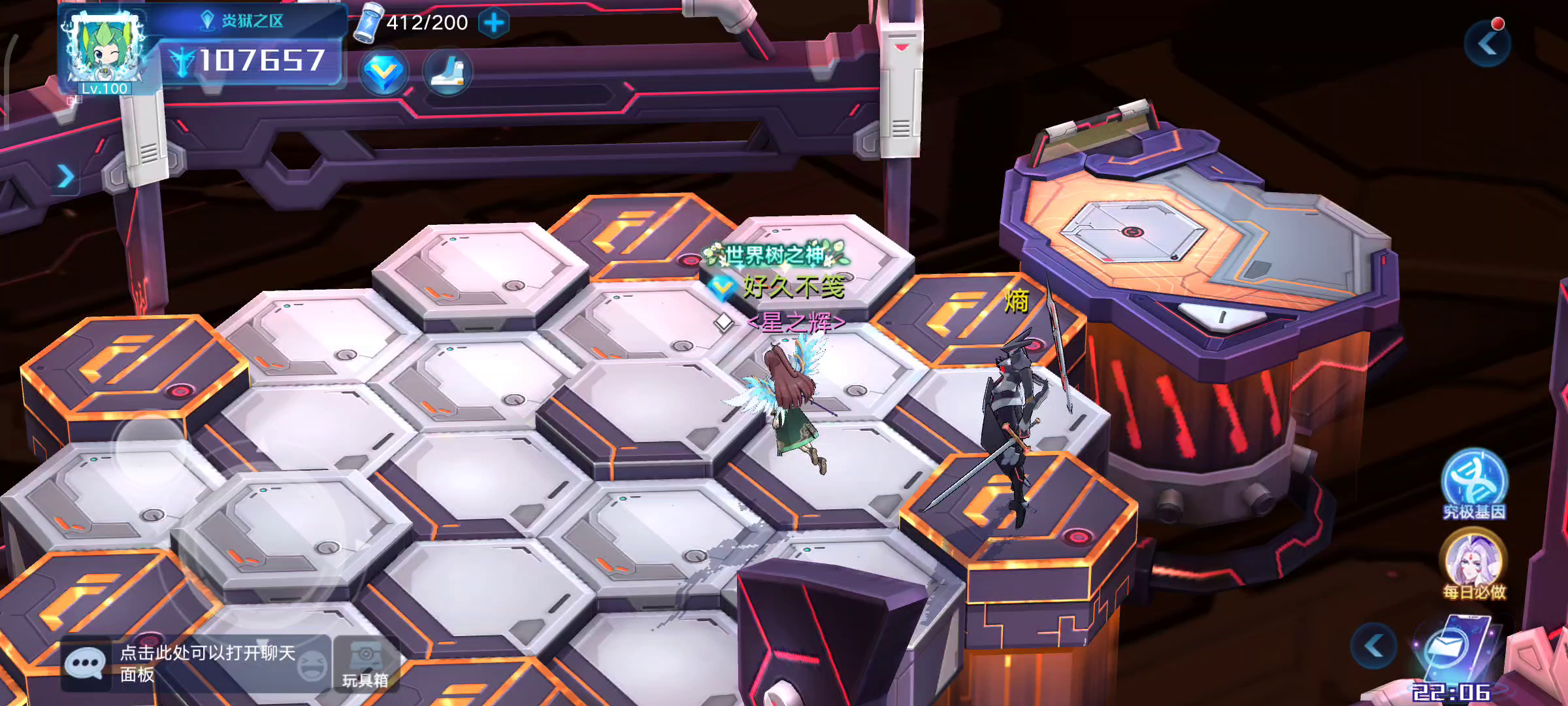Tap the combat power 107657 panel
The image size is (1568, 706).
click(x=252, y=61)
